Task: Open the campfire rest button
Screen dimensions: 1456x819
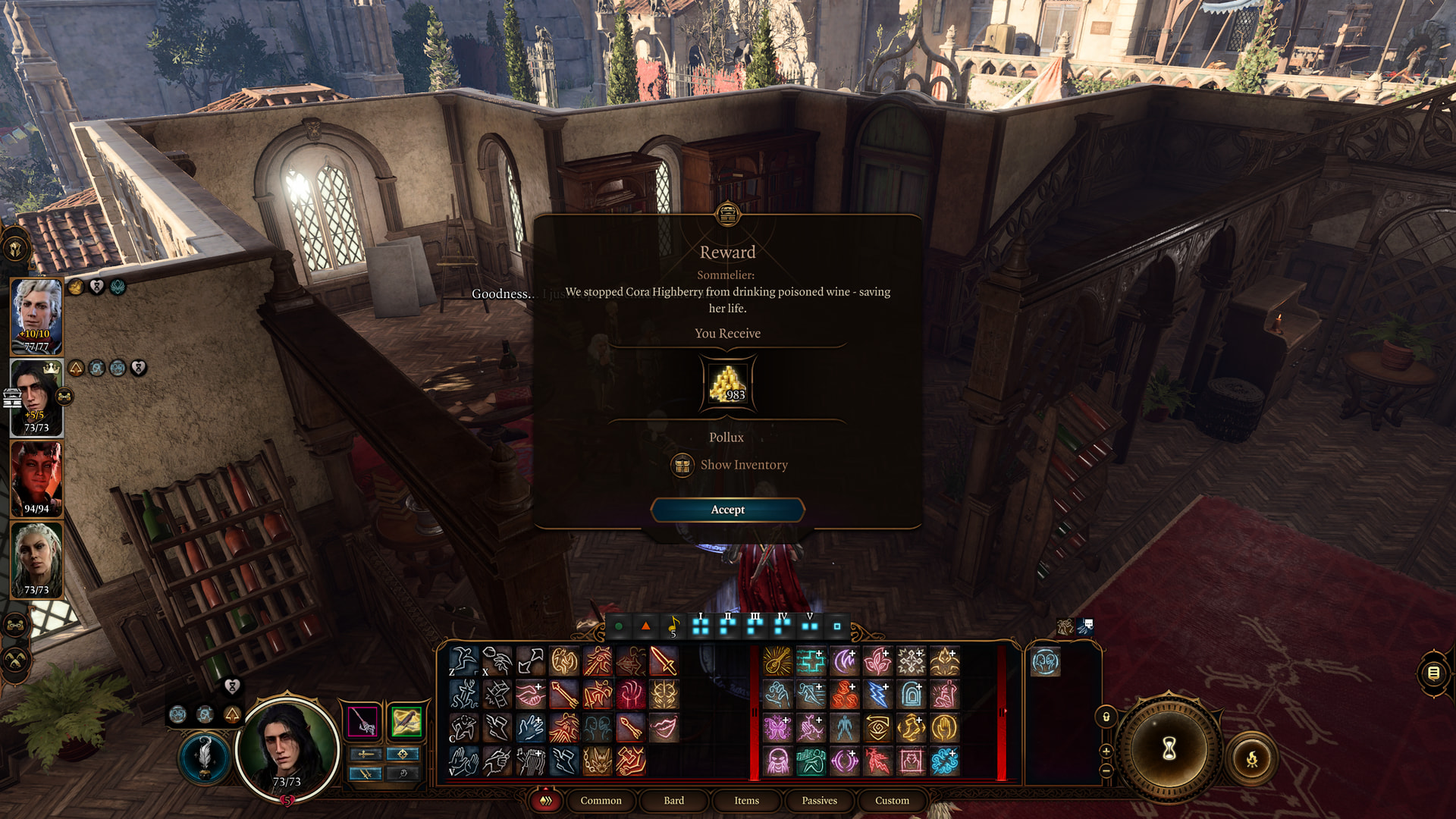Action: (1251, 758)
